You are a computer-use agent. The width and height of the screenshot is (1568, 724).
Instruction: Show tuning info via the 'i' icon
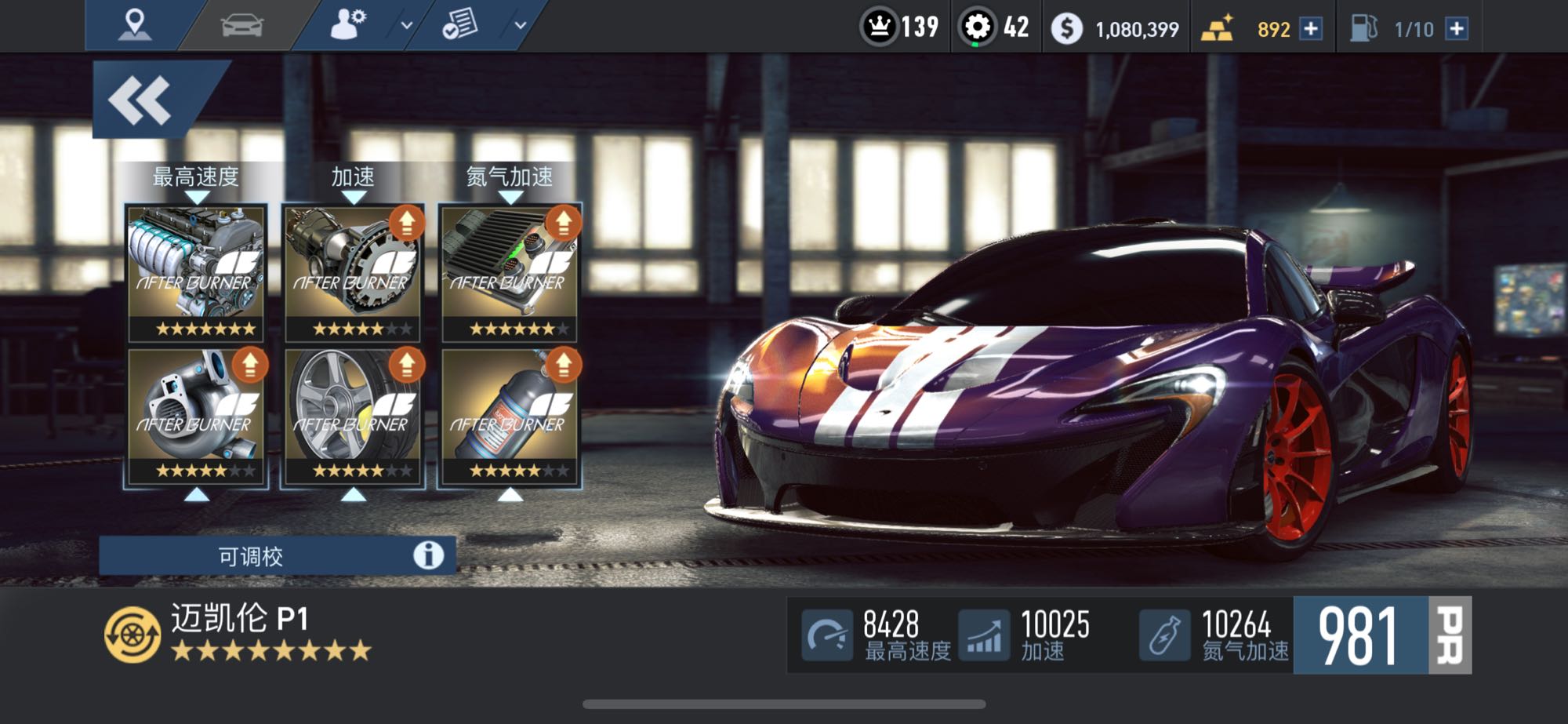click(428, 555)
